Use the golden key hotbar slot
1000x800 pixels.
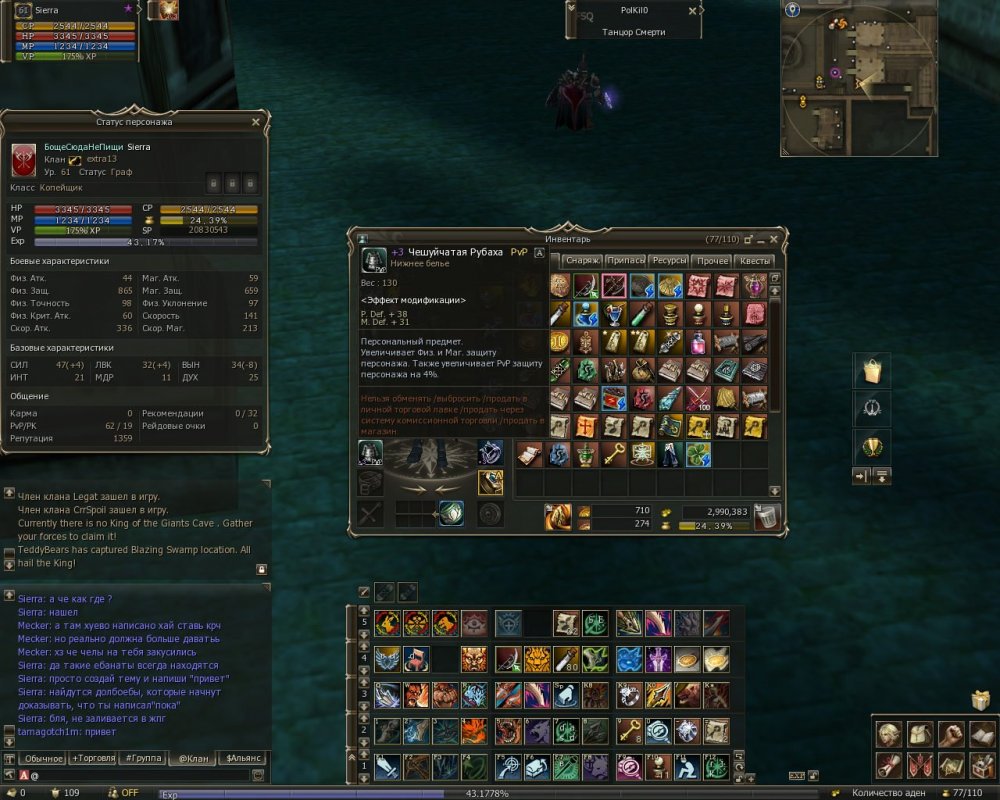click(628, 731)
